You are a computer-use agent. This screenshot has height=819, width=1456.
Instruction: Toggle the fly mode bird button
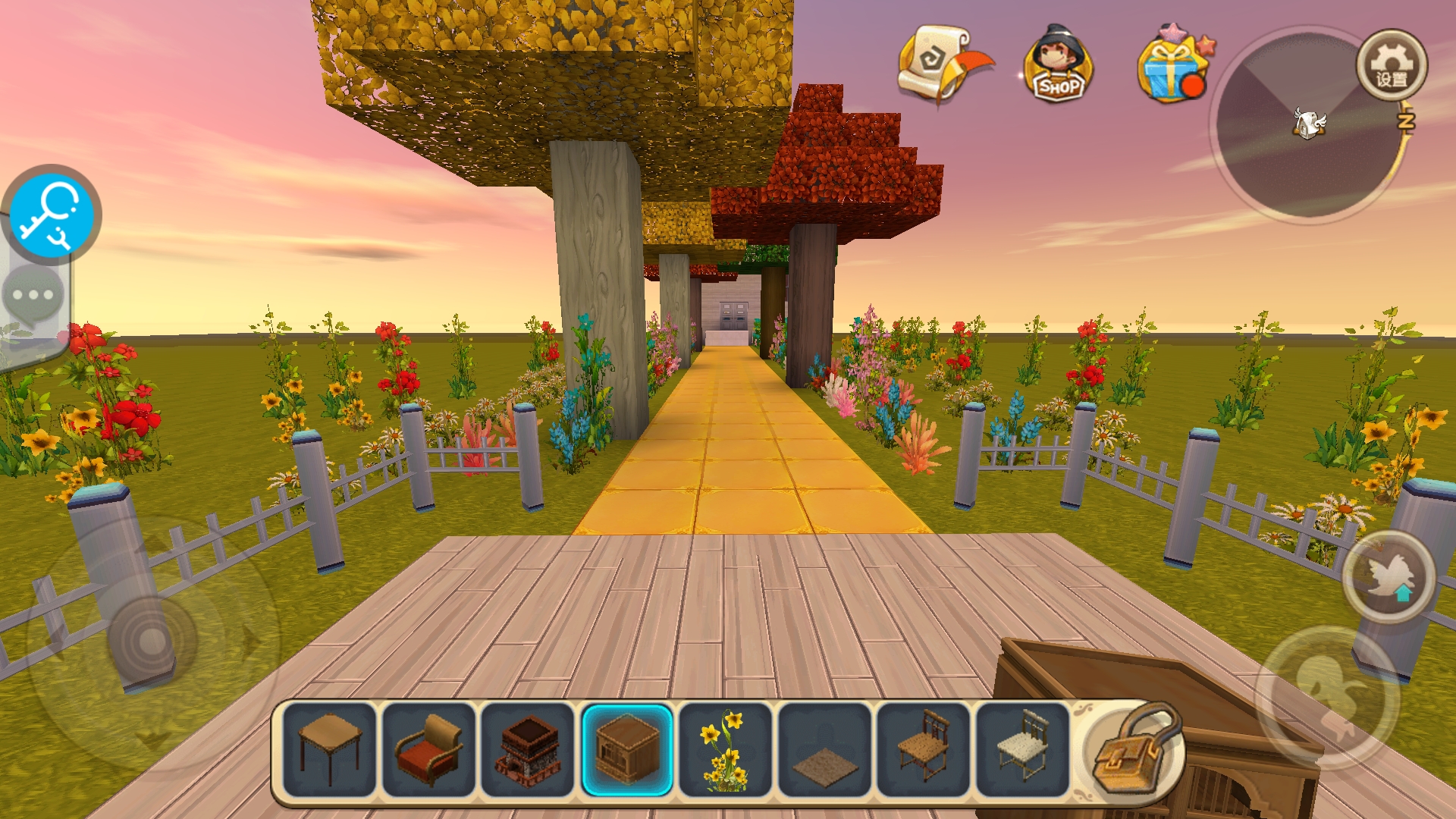coord(1388,578)
